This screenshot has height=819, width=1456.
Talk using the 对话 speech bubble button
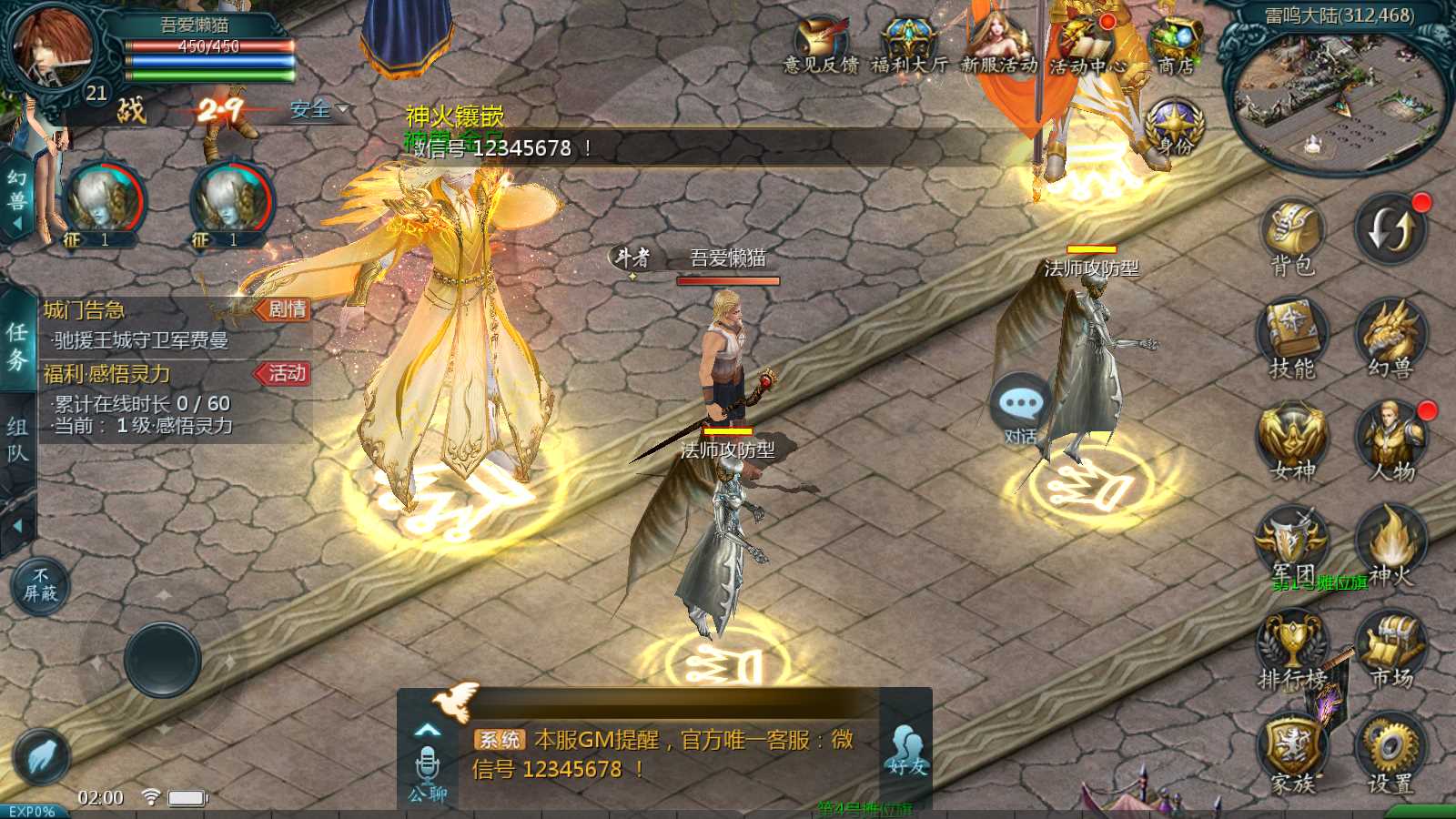[1020, 408]
